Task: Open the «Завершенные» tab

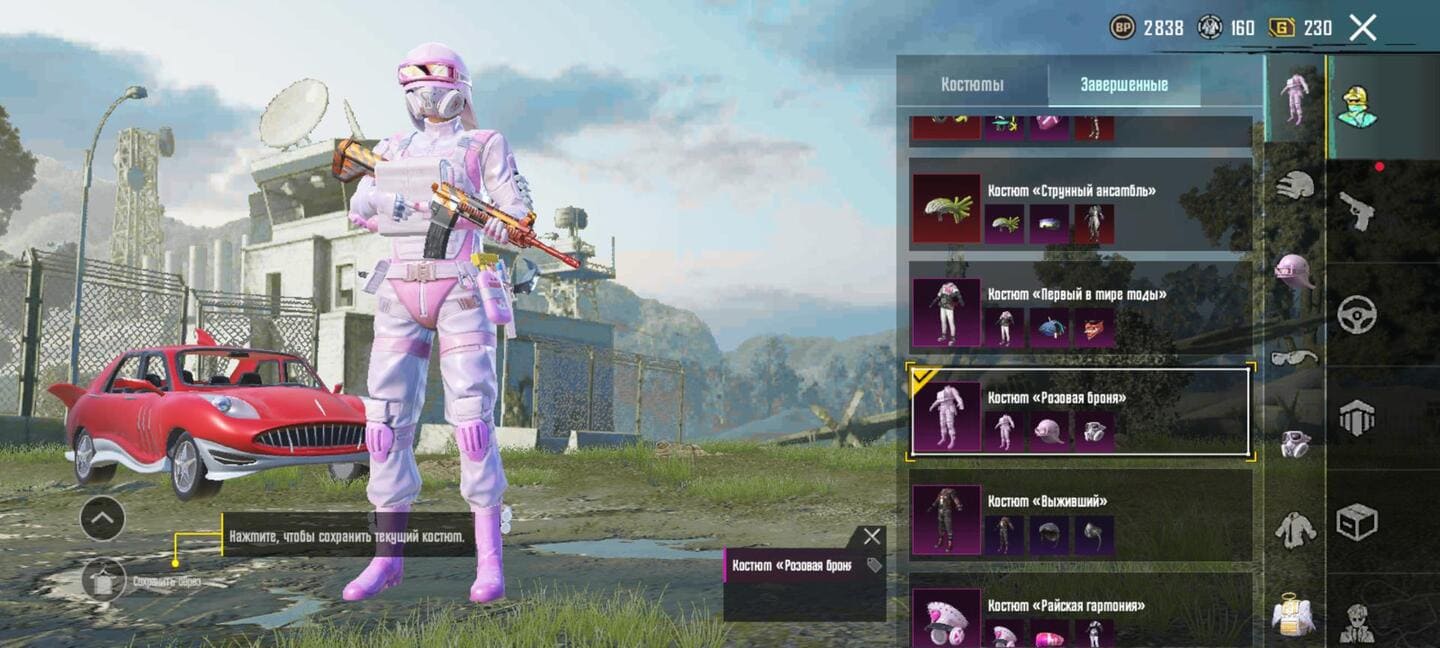Action: click(1124, 85)
